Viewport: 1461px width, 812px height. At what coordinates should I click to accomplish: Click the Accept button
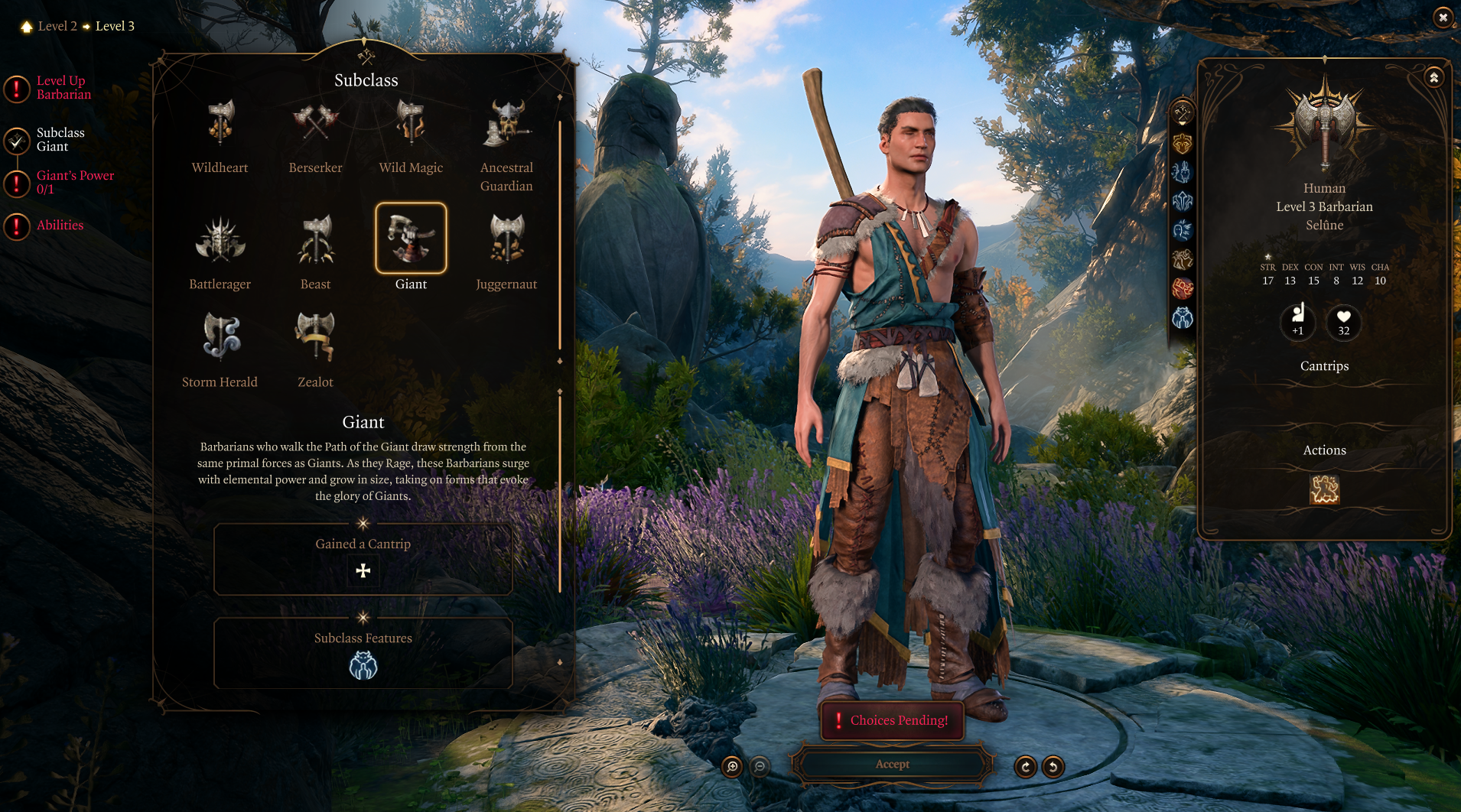click(x=892, y=765)
